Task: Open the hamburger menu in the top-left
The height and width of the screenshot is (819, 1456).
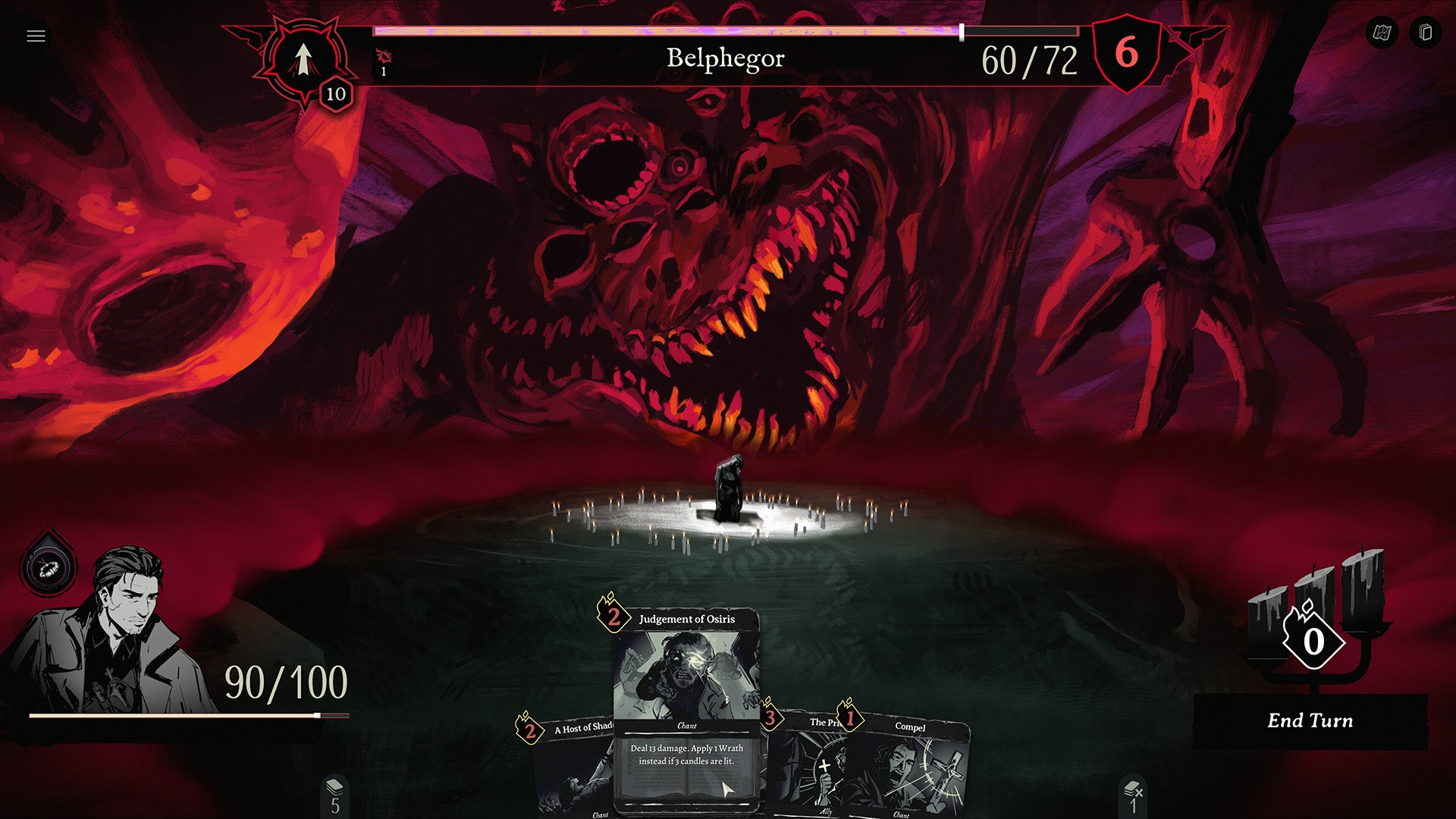Action: tap(34, 34)
